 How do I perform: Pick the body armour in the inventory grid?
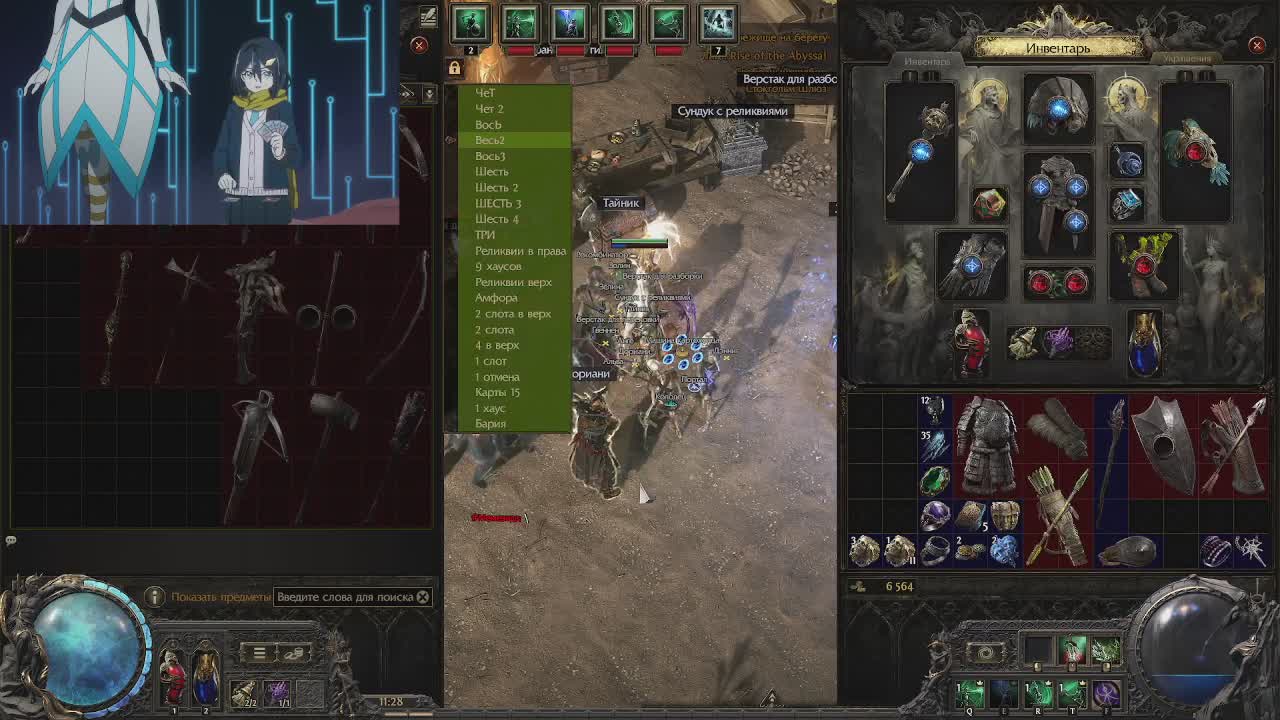[986, 445]
